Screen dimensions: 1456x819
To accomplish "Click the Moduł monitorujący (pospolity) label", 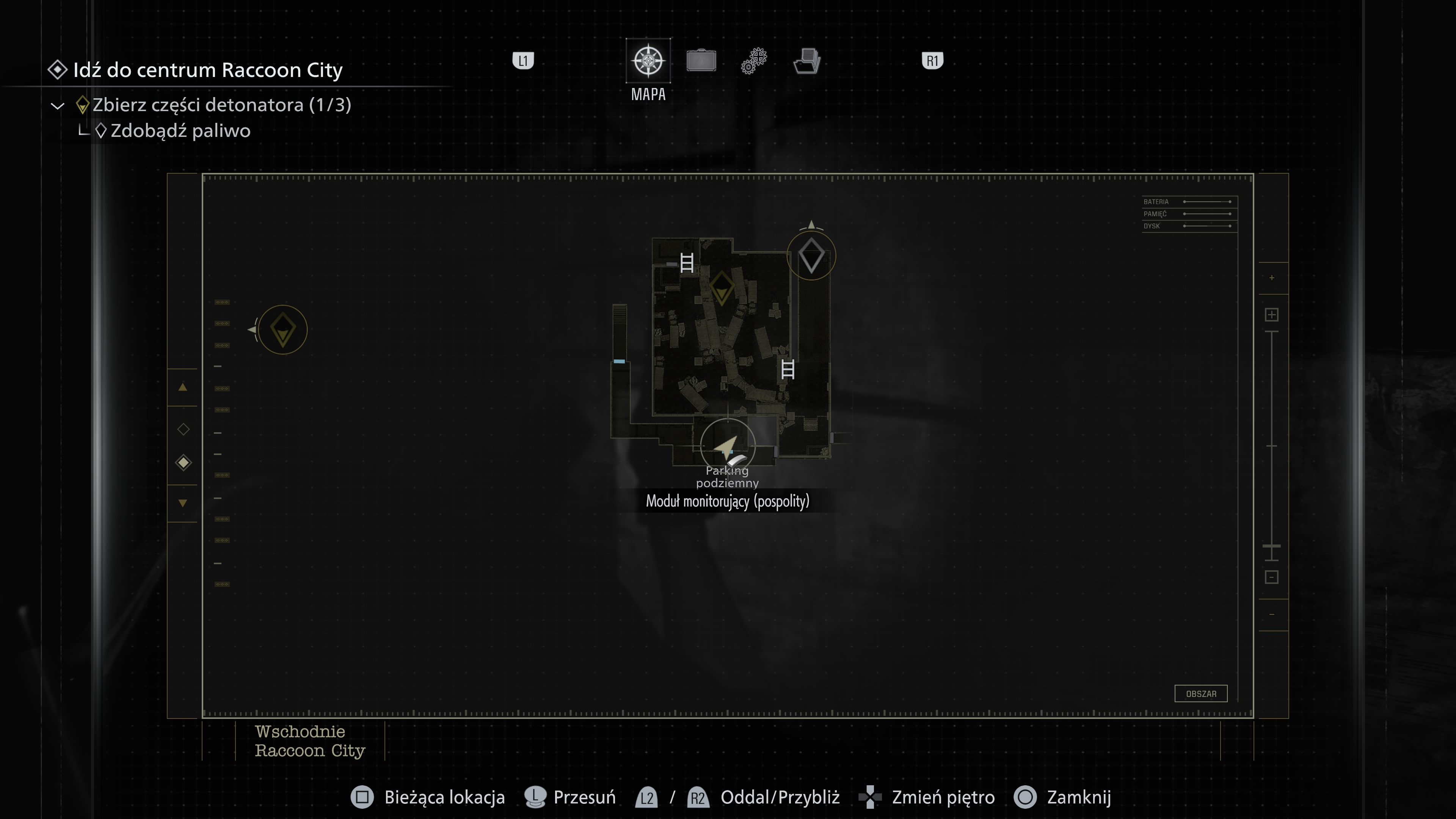I will click(x=728, y=501).
